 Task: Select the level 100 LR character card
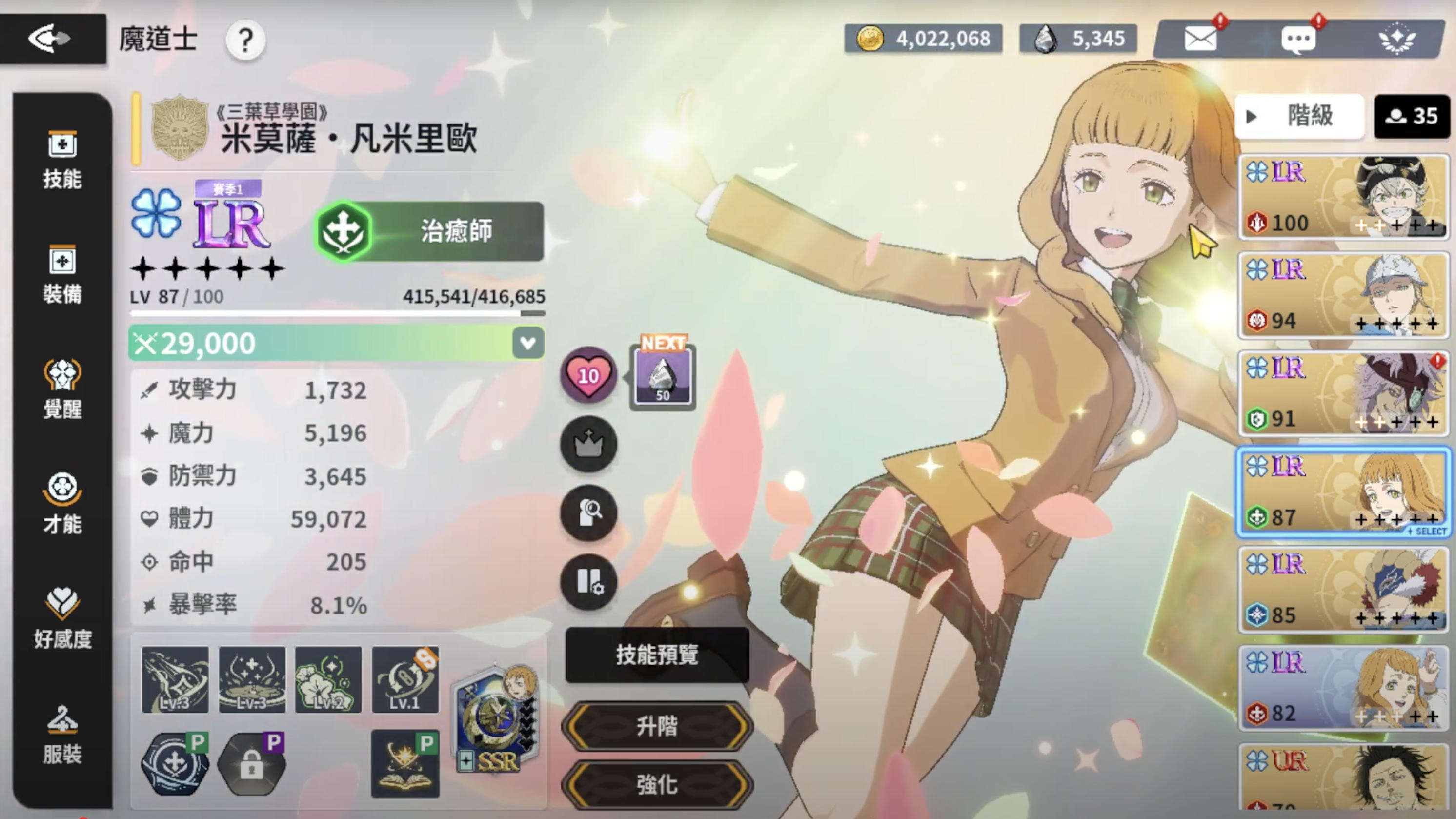1343,197
